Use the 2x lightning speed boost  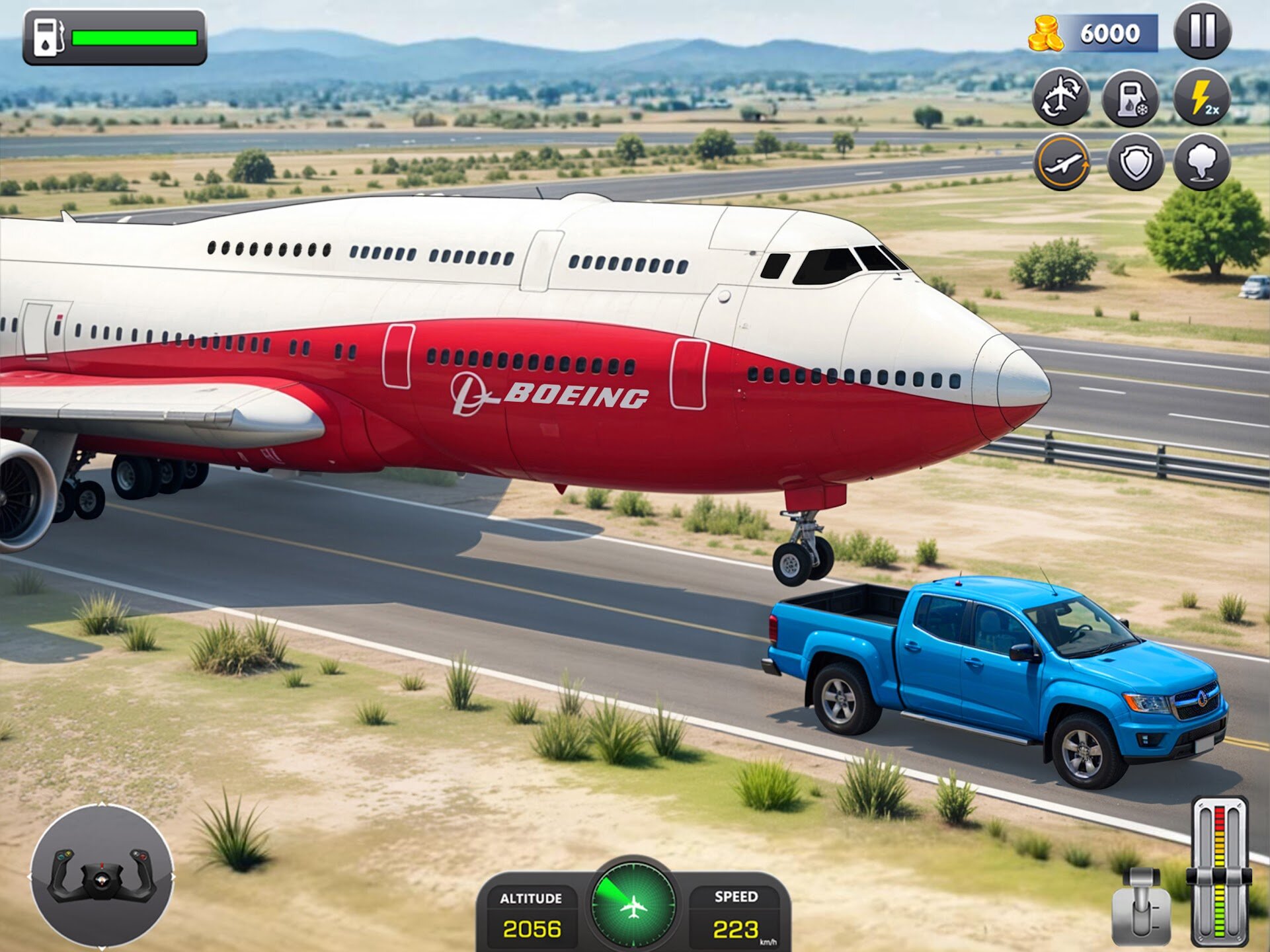tap(1202, 97)
